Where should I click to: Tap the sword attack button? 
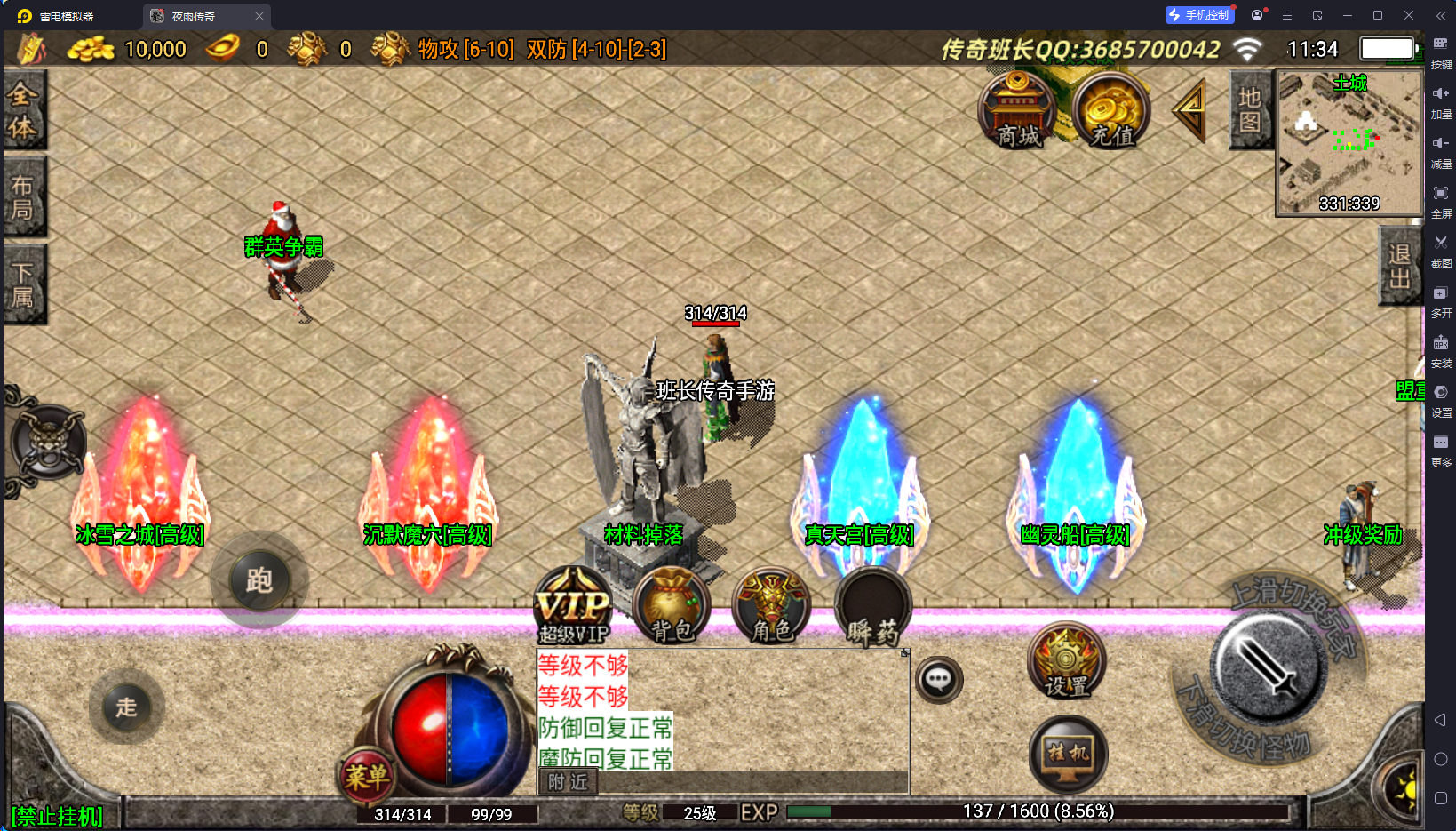pyautogui.click(x=1268, y=668)
